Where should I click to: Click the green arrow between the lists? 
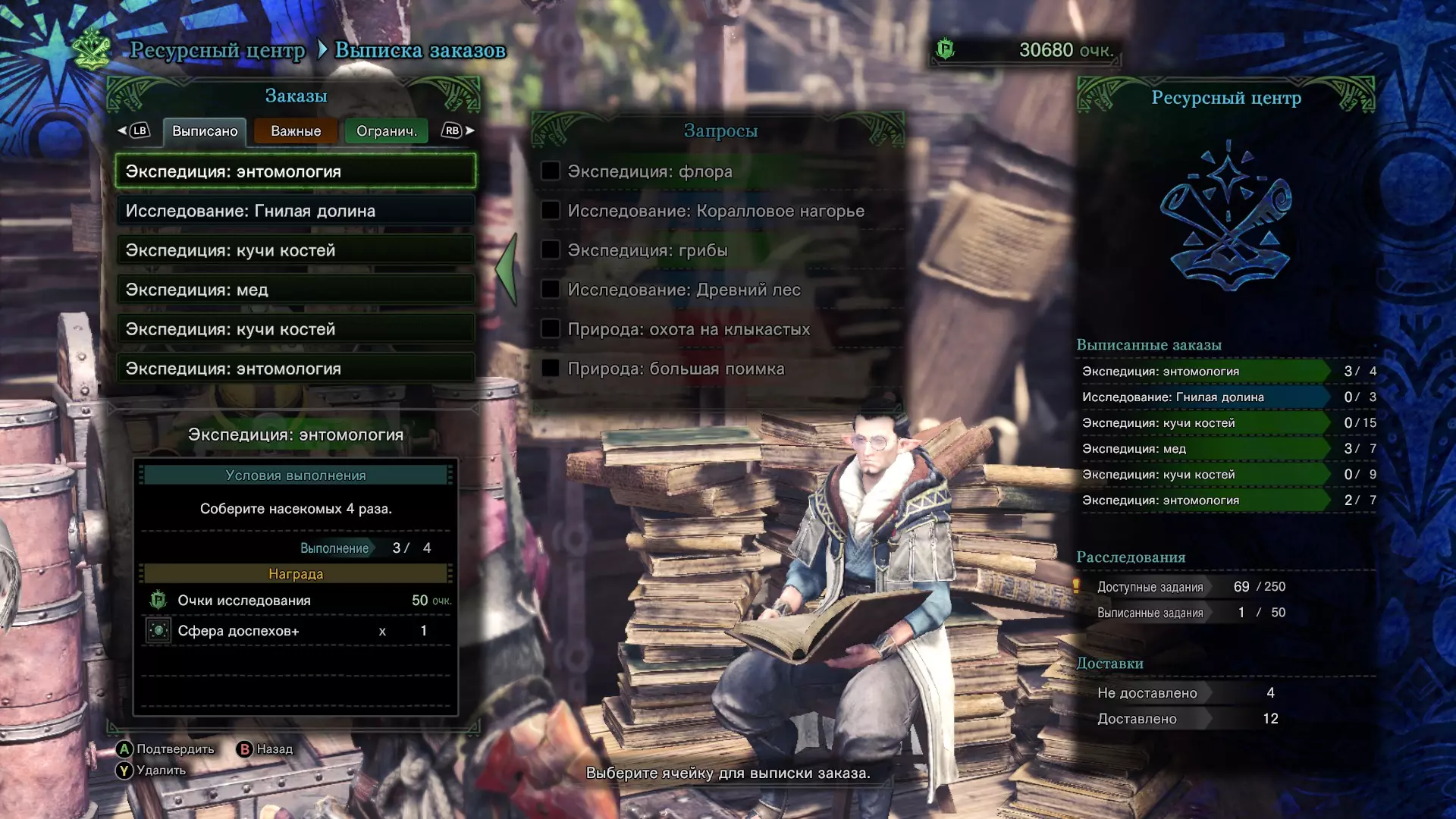click(507, 269)
